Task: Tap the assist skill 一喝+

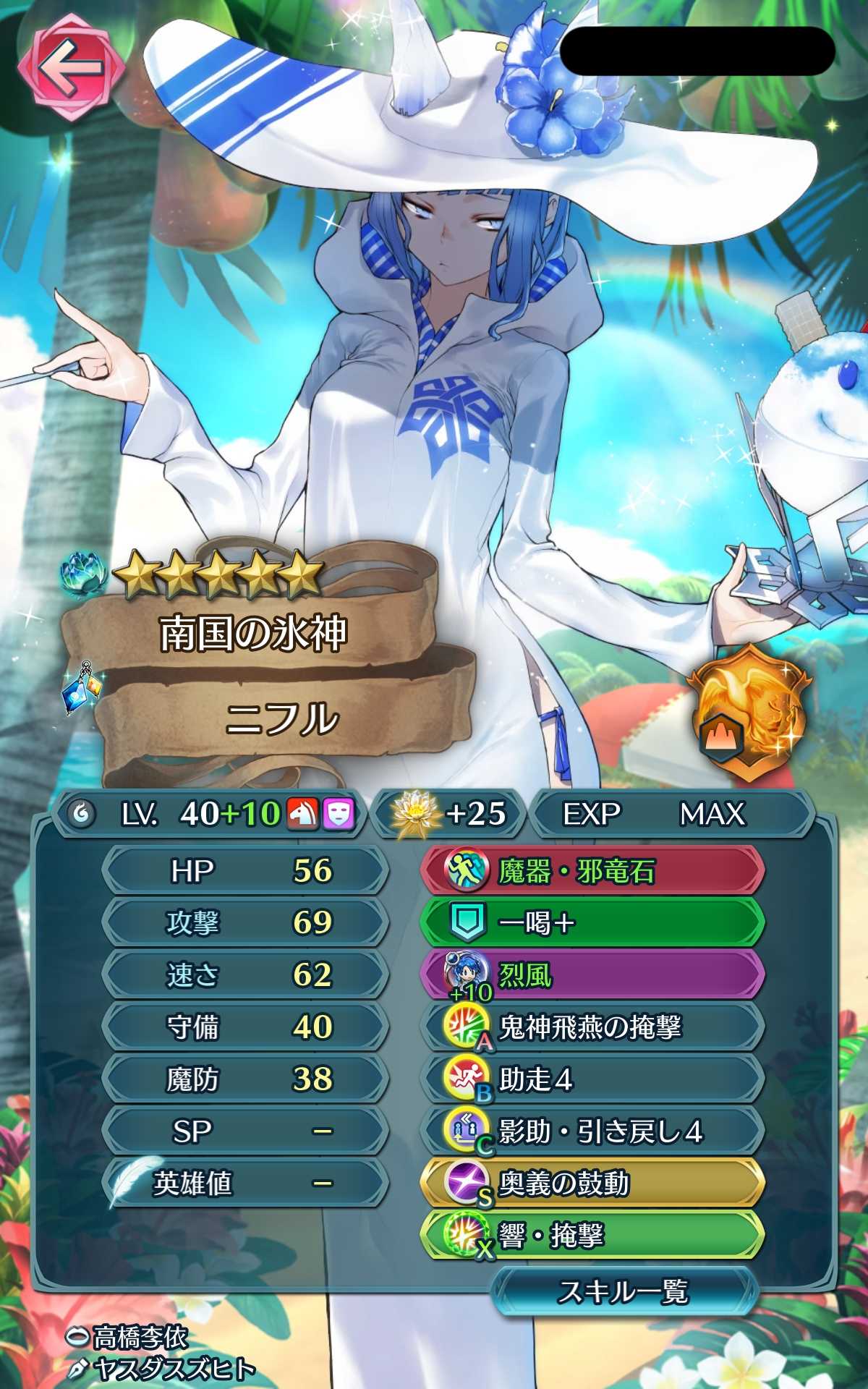Action: tap(592, 922)
